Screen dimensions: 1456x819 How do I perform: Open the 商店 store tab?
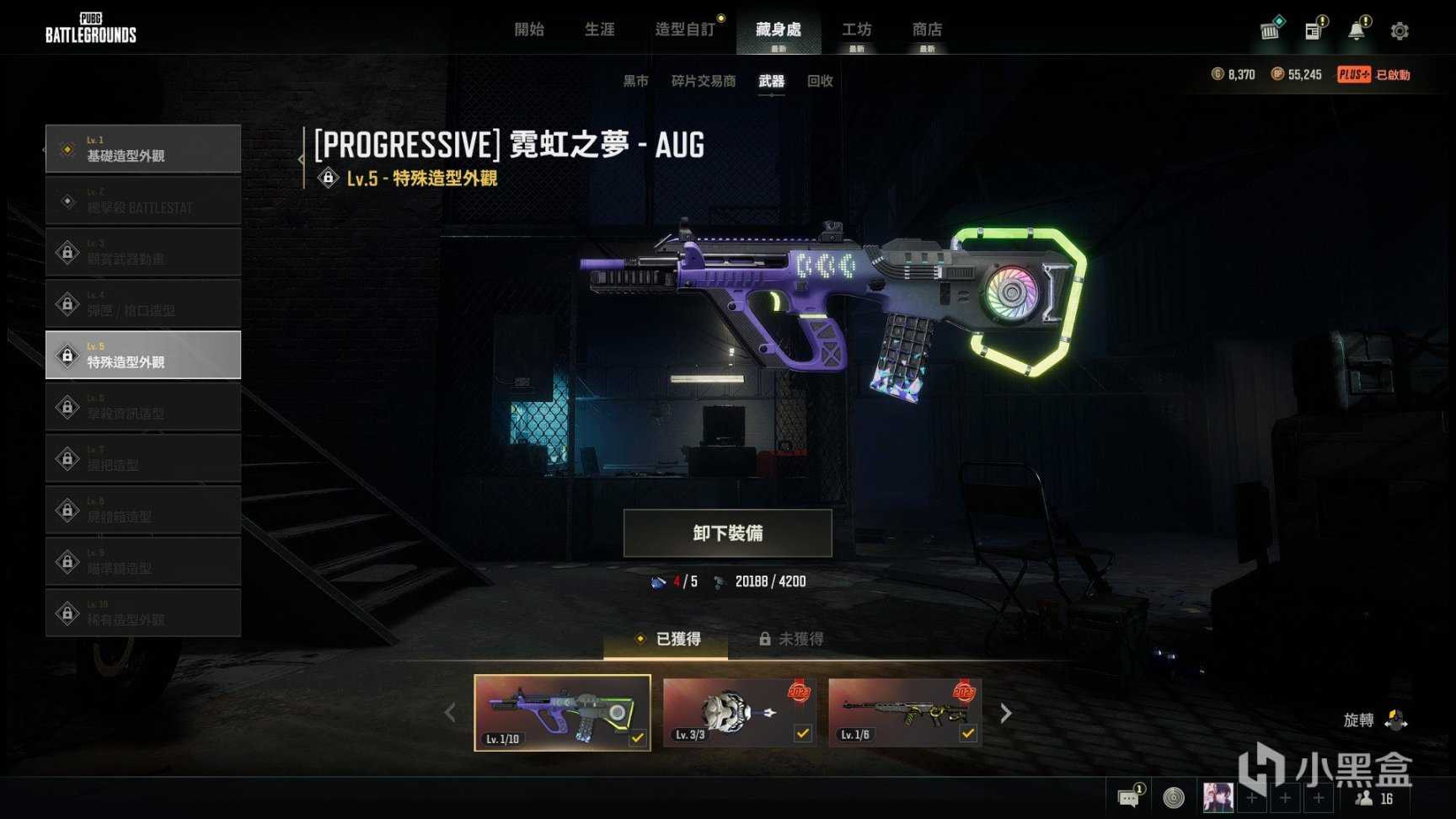[x=927, y=29]
